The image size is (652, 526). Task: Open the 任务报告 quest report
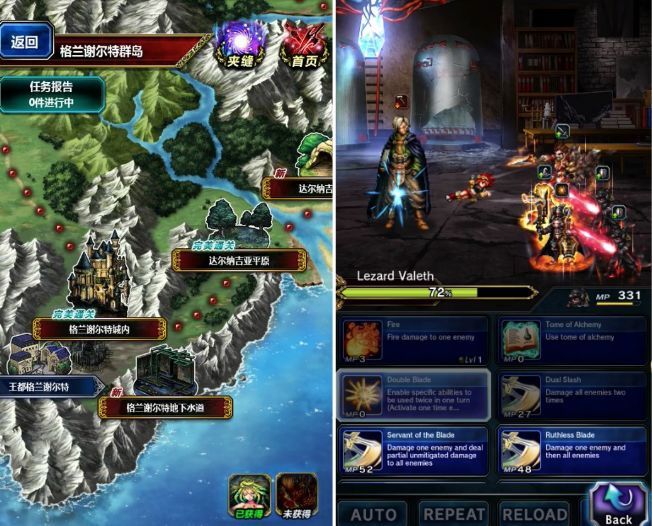(52, 93)
